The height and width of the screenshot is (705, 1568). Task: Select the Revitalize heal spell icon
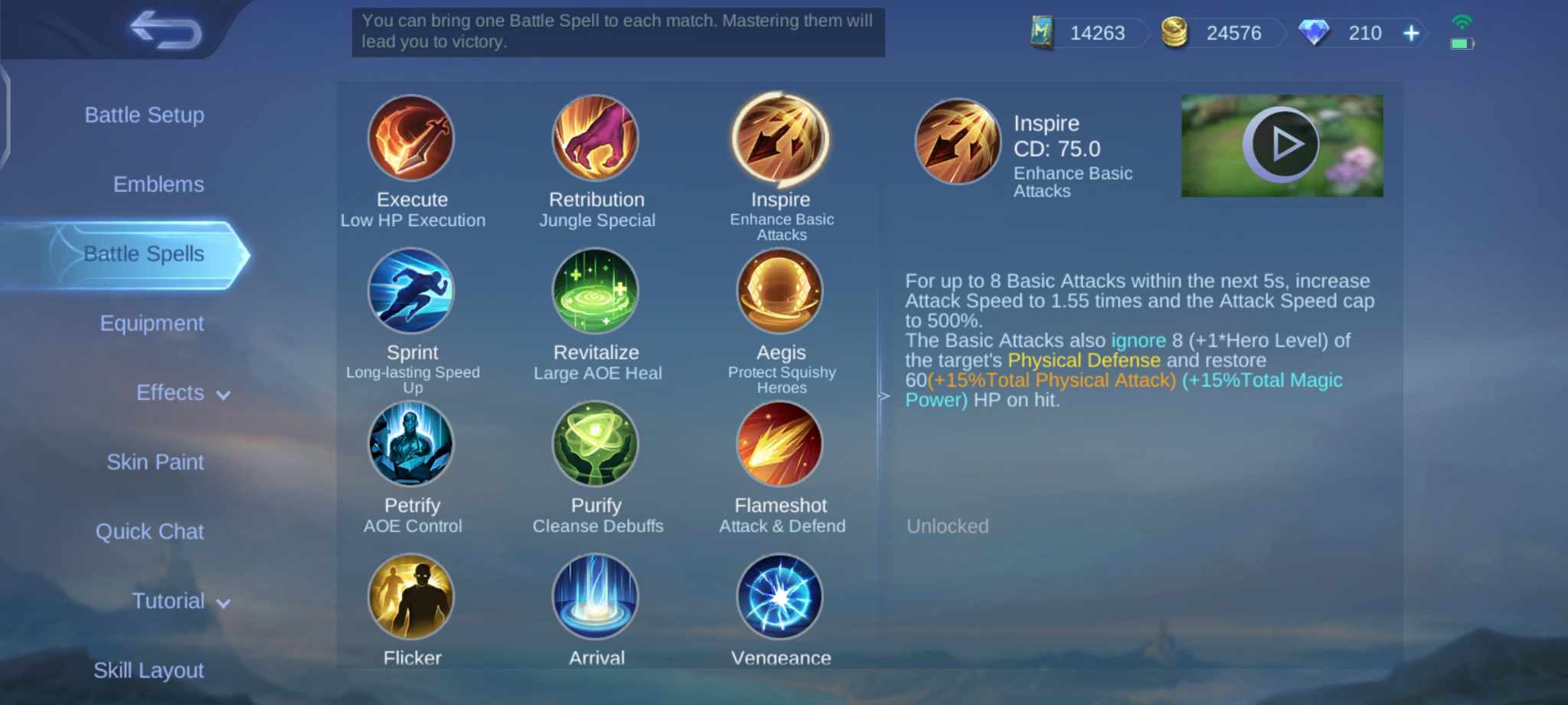pyautogui.click(x=596, y=292)
